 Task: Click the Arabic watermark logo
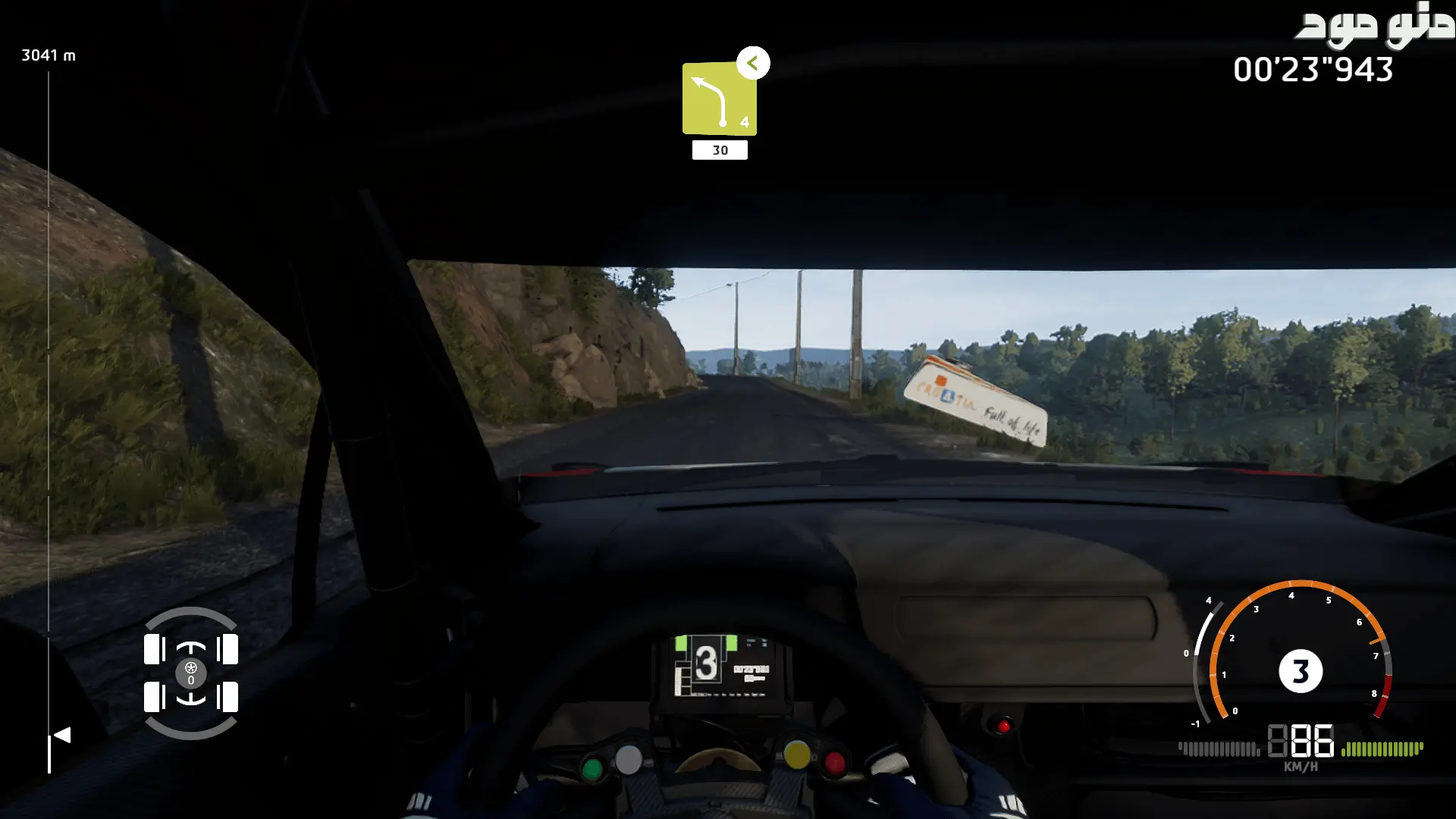click(x=1374, y=24)
